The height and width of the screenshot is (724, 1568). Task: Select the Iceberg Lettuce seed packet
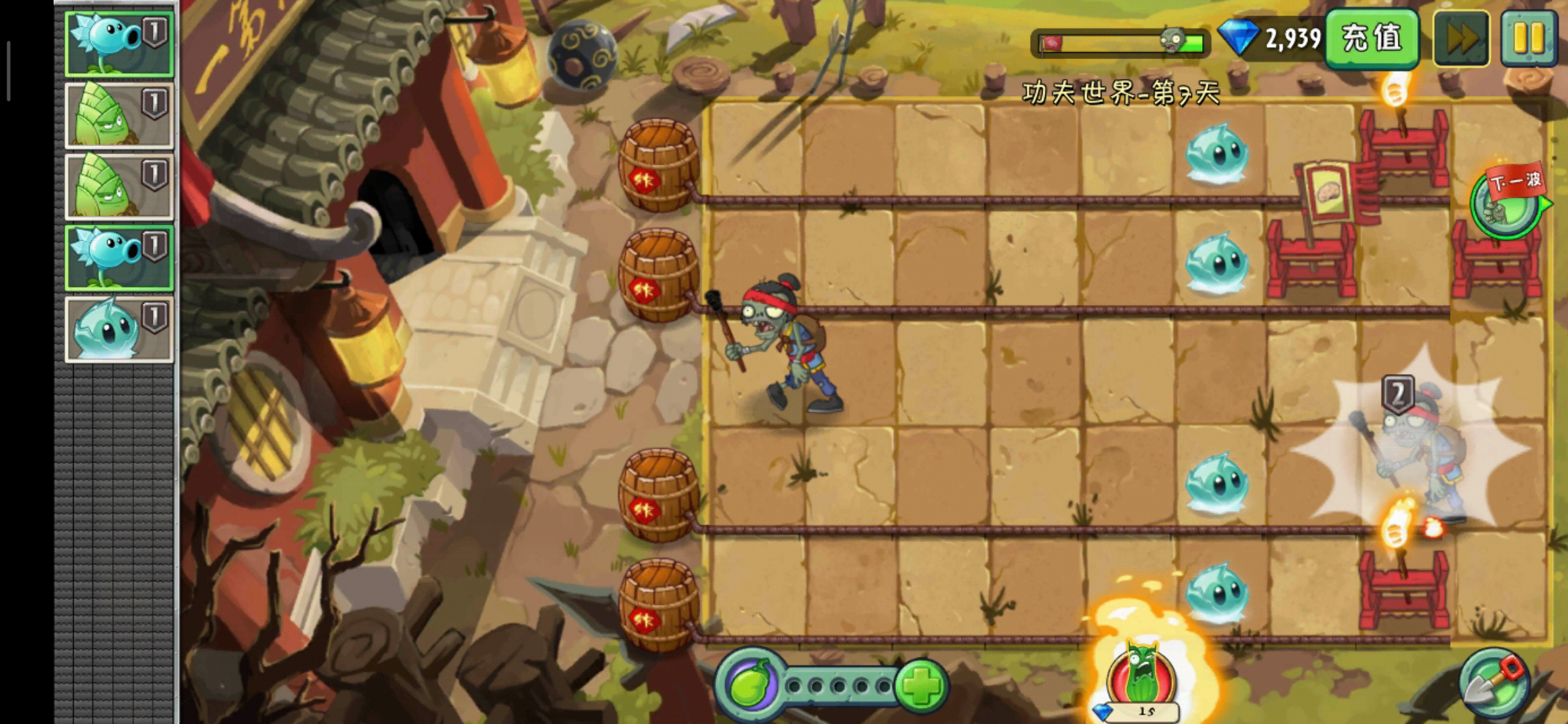click(x=119, y=330)
